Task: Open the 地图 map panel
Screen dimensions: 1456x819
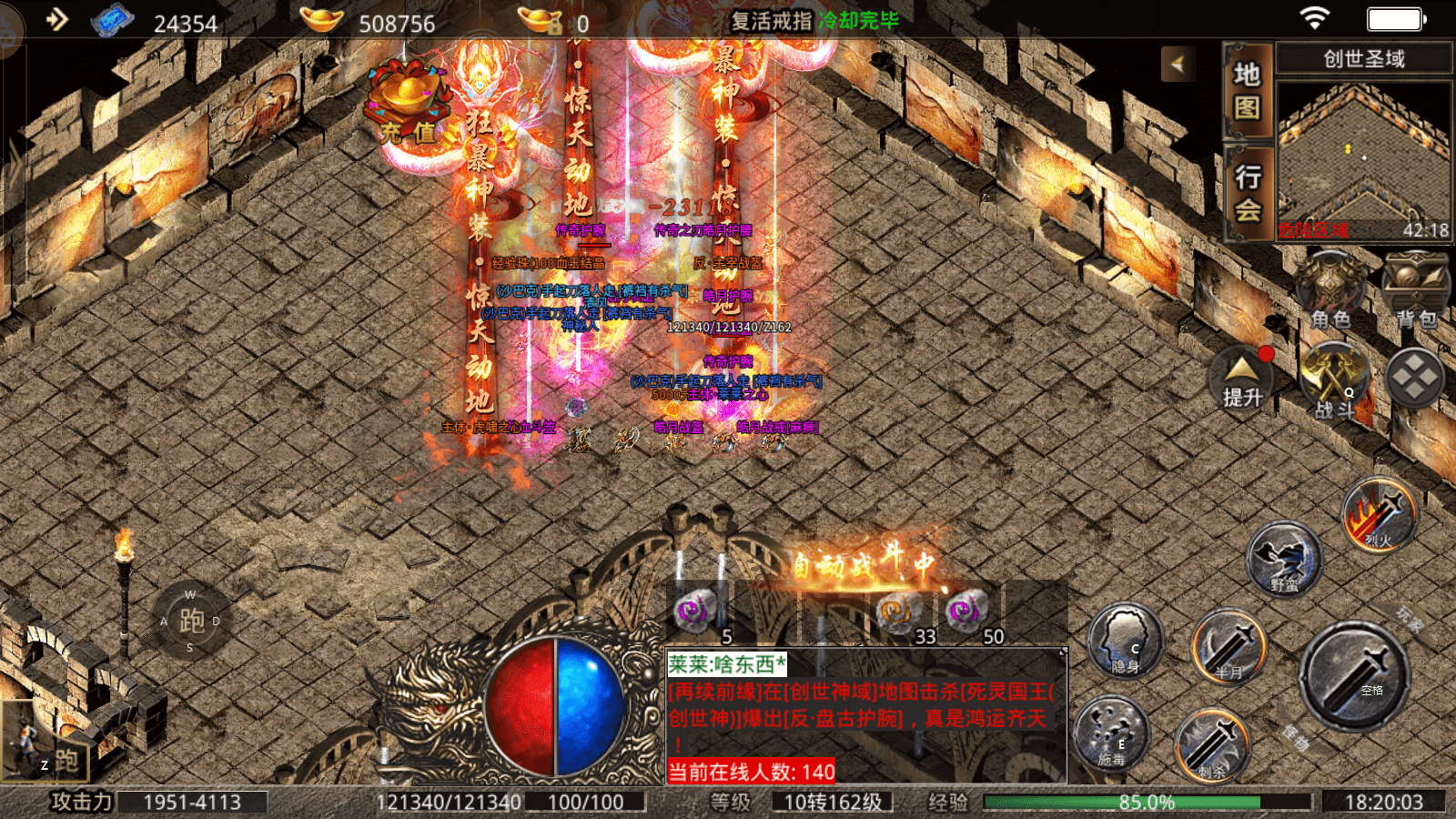Action: 1247,89
